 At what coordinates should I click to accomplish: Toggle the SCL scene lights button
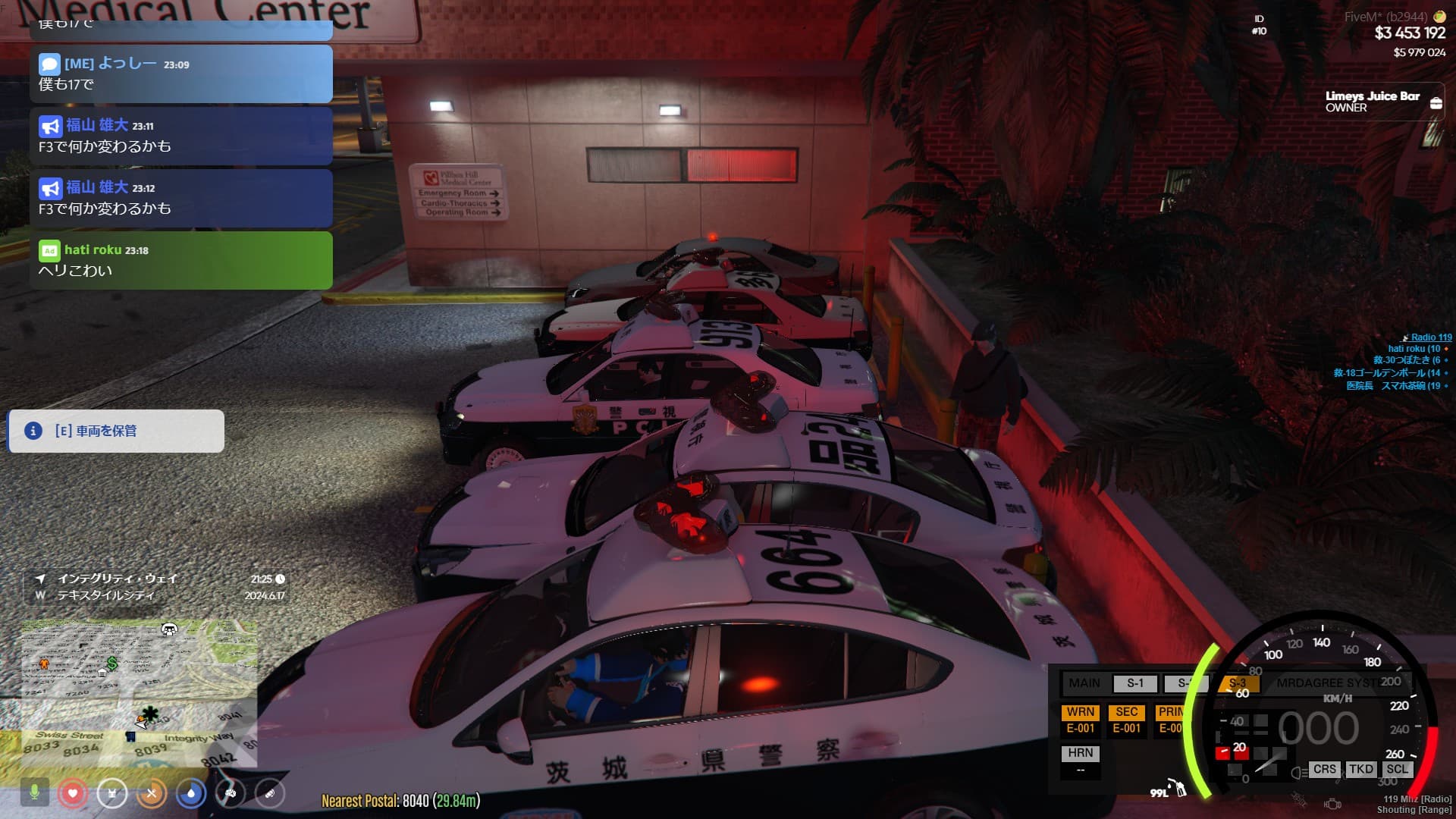pyautogui.click(x=1397, y=769)
